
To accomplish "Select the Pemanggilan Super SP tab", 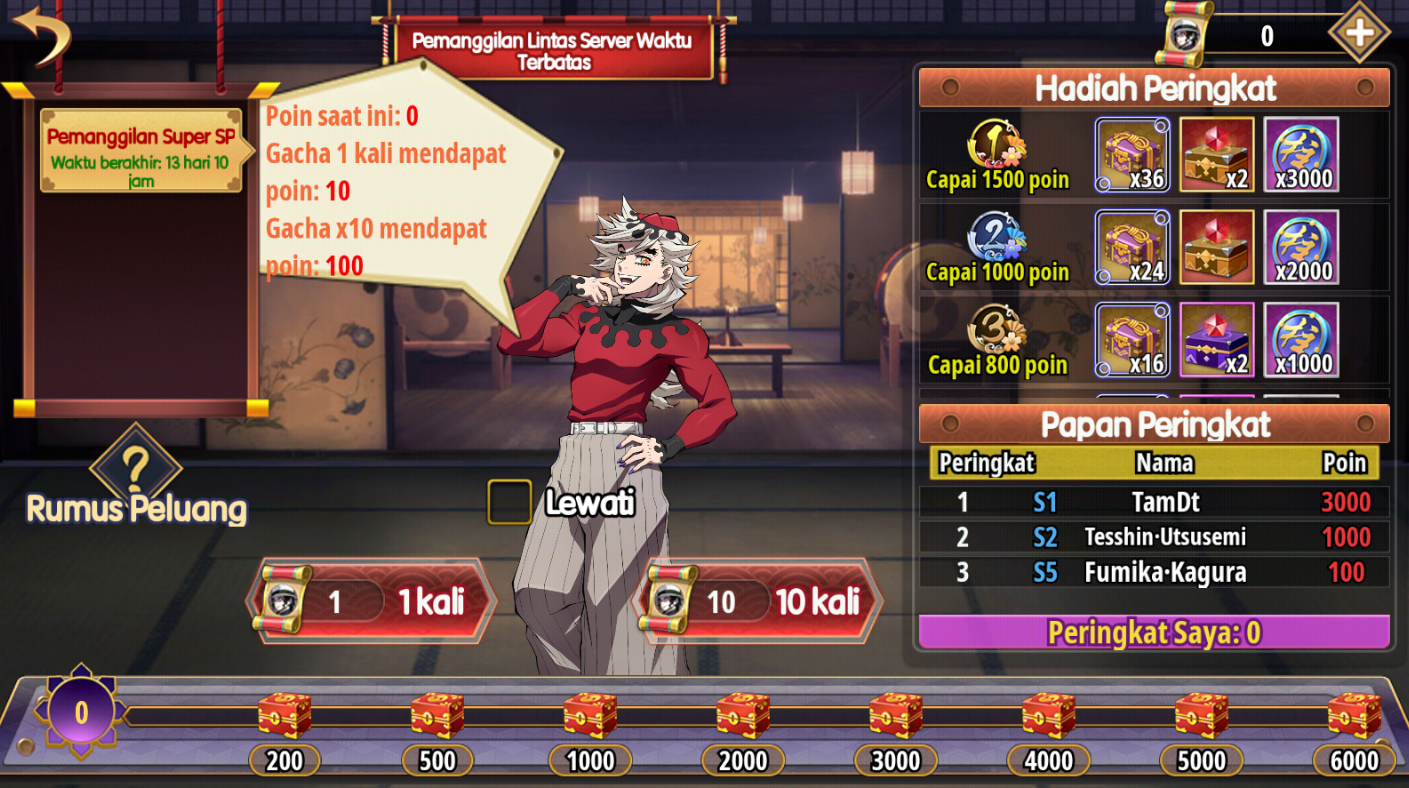I will [141, 149].
